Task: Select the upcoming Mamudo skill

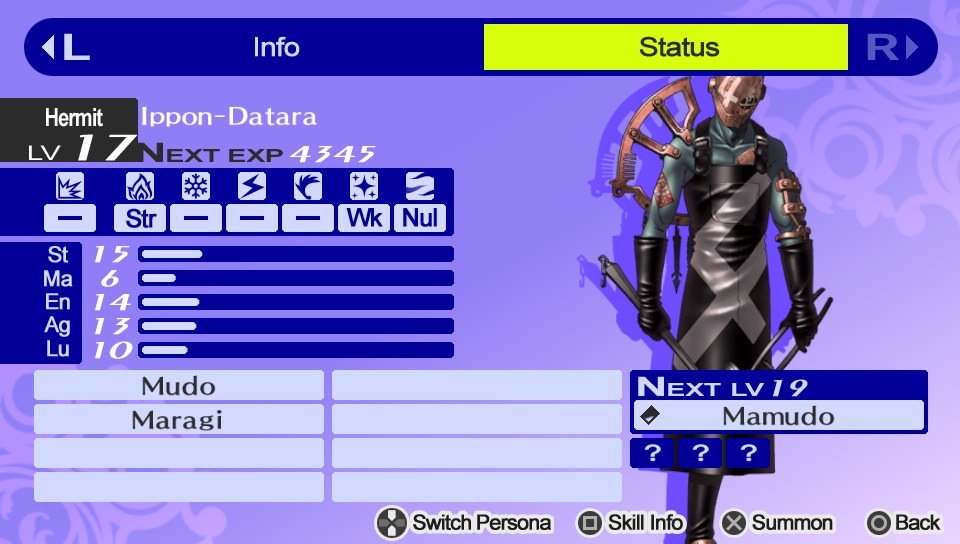Action: click(x=778, y=416)
